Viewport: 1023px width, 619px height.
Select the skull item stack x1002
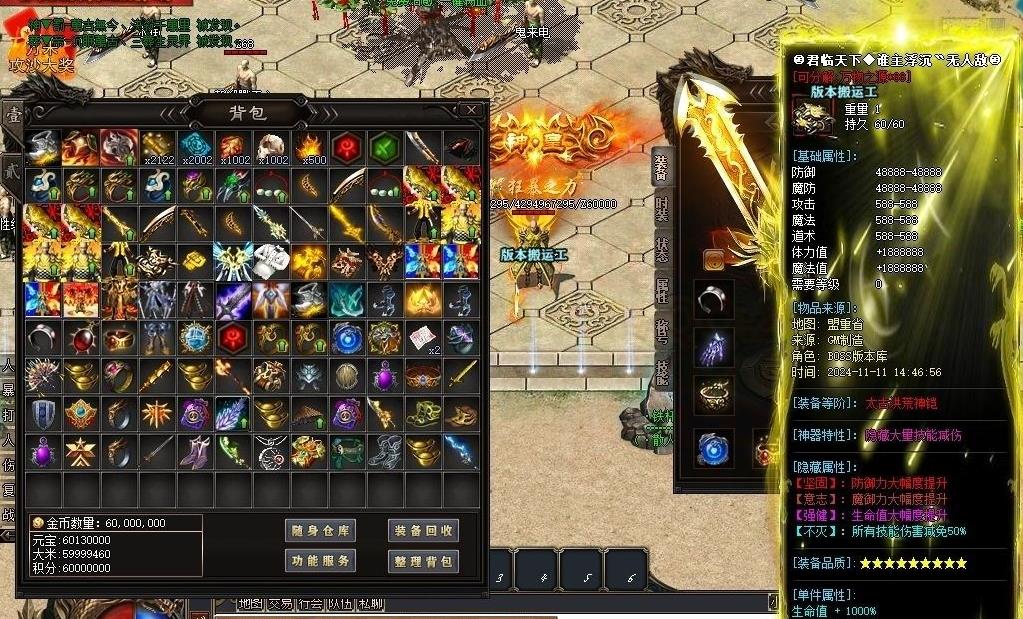coord(272,148)
